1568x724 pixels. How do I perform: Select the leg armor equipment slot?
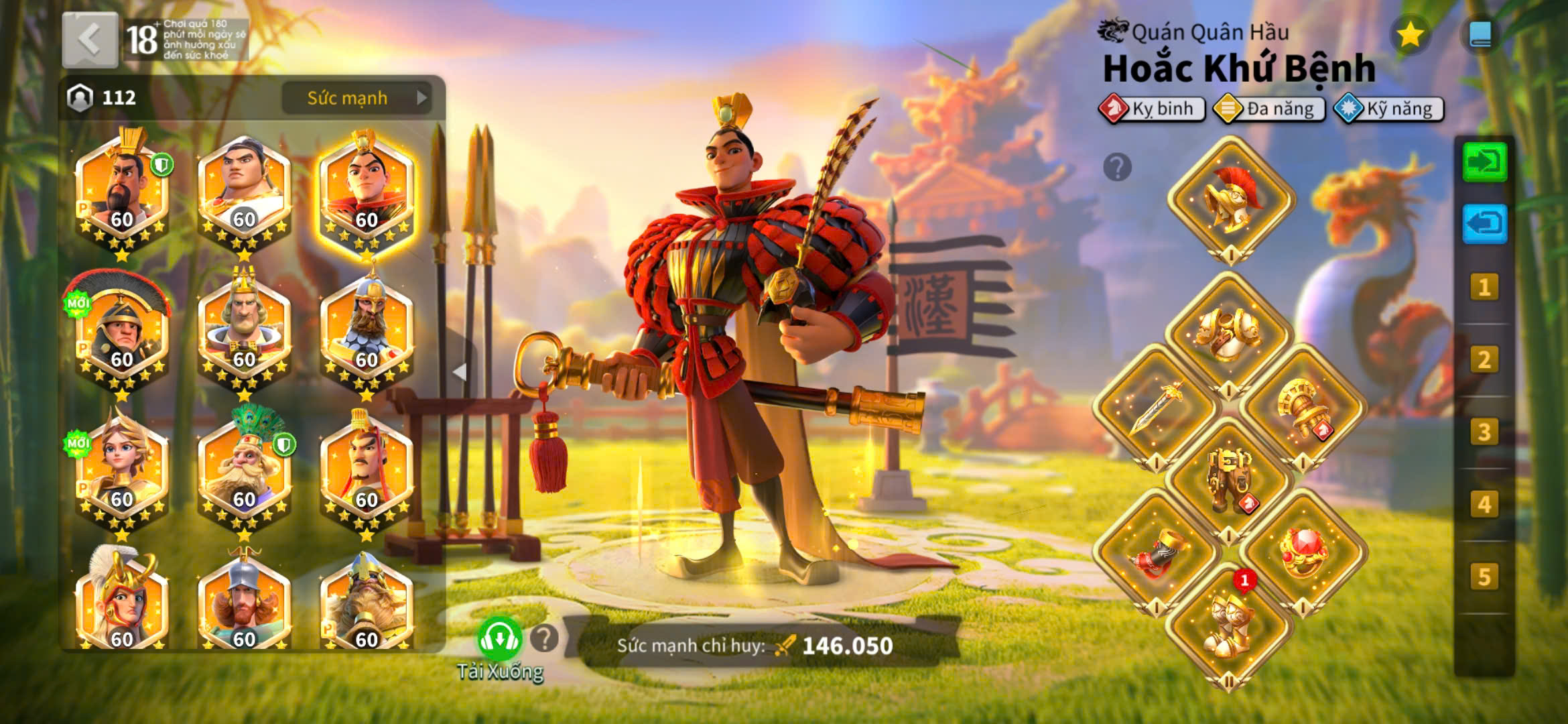[1229, 479]
